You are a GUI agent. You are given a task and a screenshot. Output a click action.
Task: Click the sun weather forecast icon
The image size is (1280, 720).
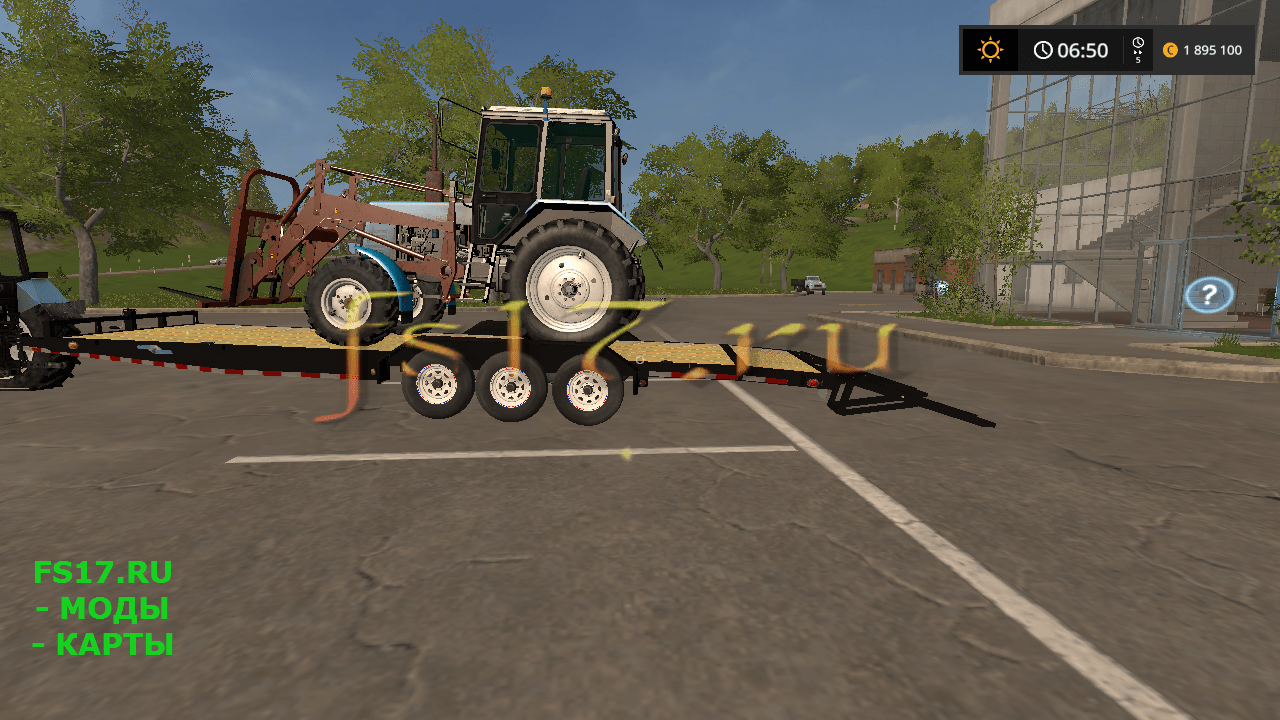[x=990, y=50]
